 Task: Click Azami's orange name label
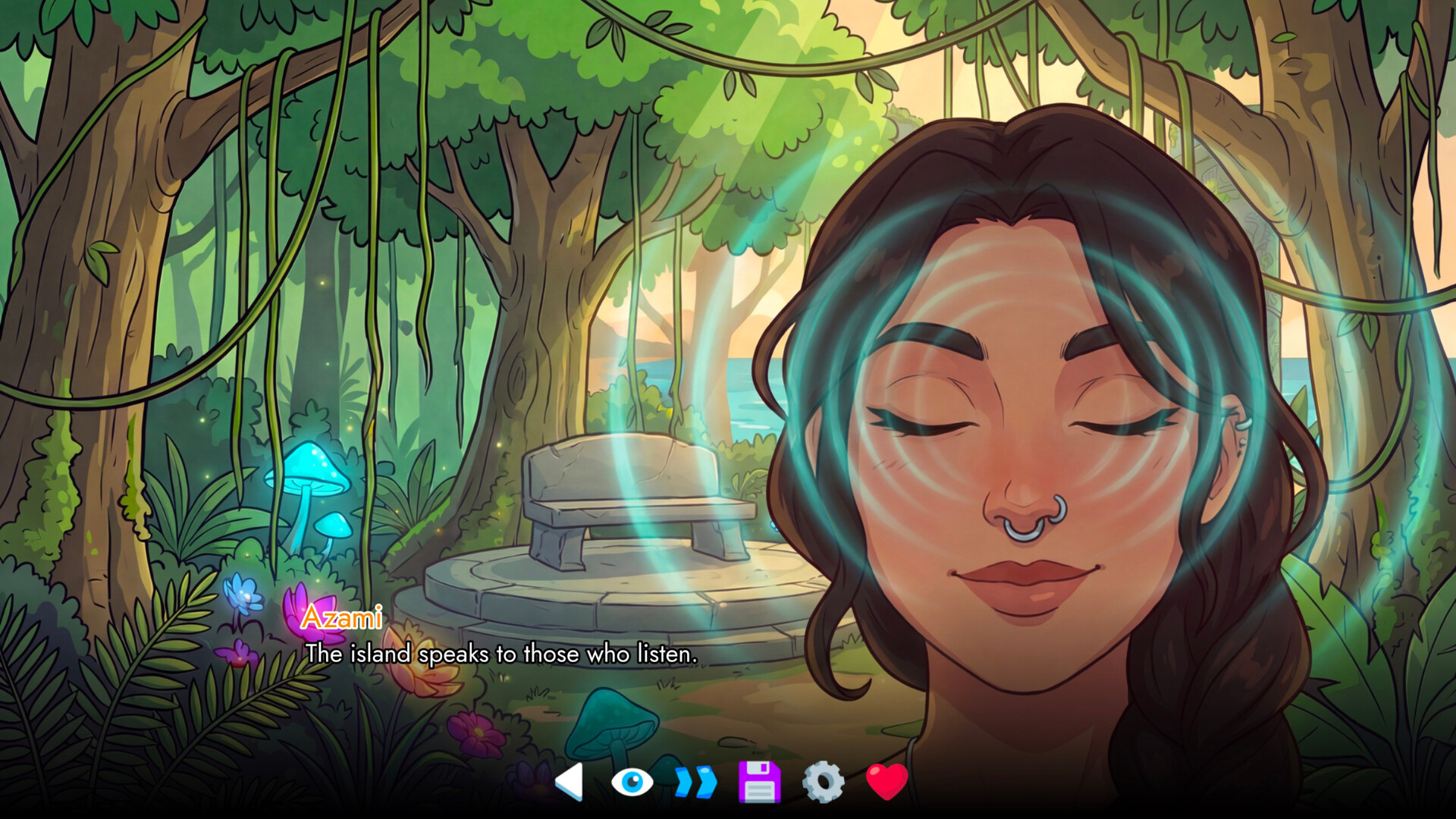click(x=343, y=620)
